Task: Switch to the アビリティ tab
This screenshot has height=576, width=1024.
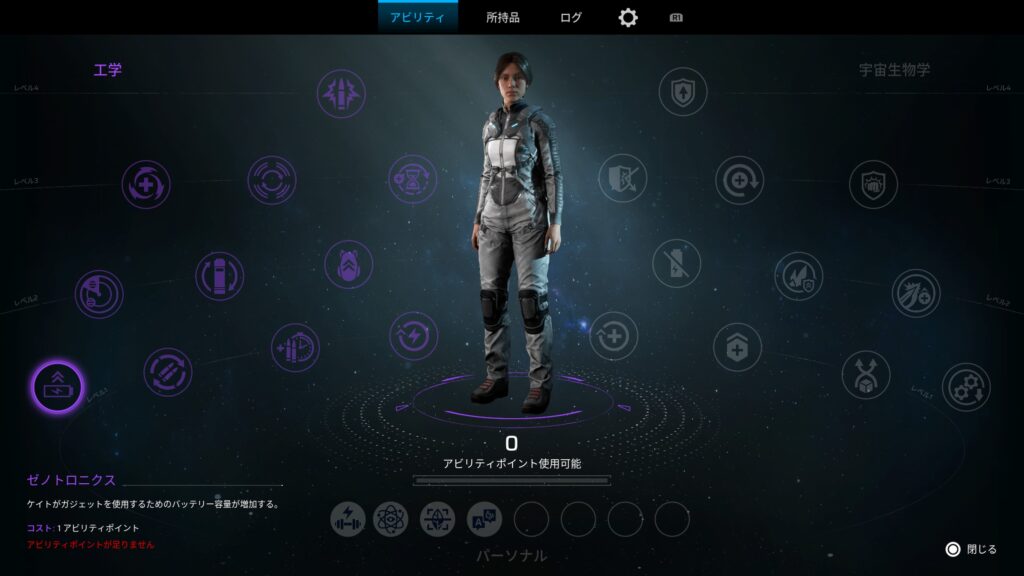Action: point(417,17)
